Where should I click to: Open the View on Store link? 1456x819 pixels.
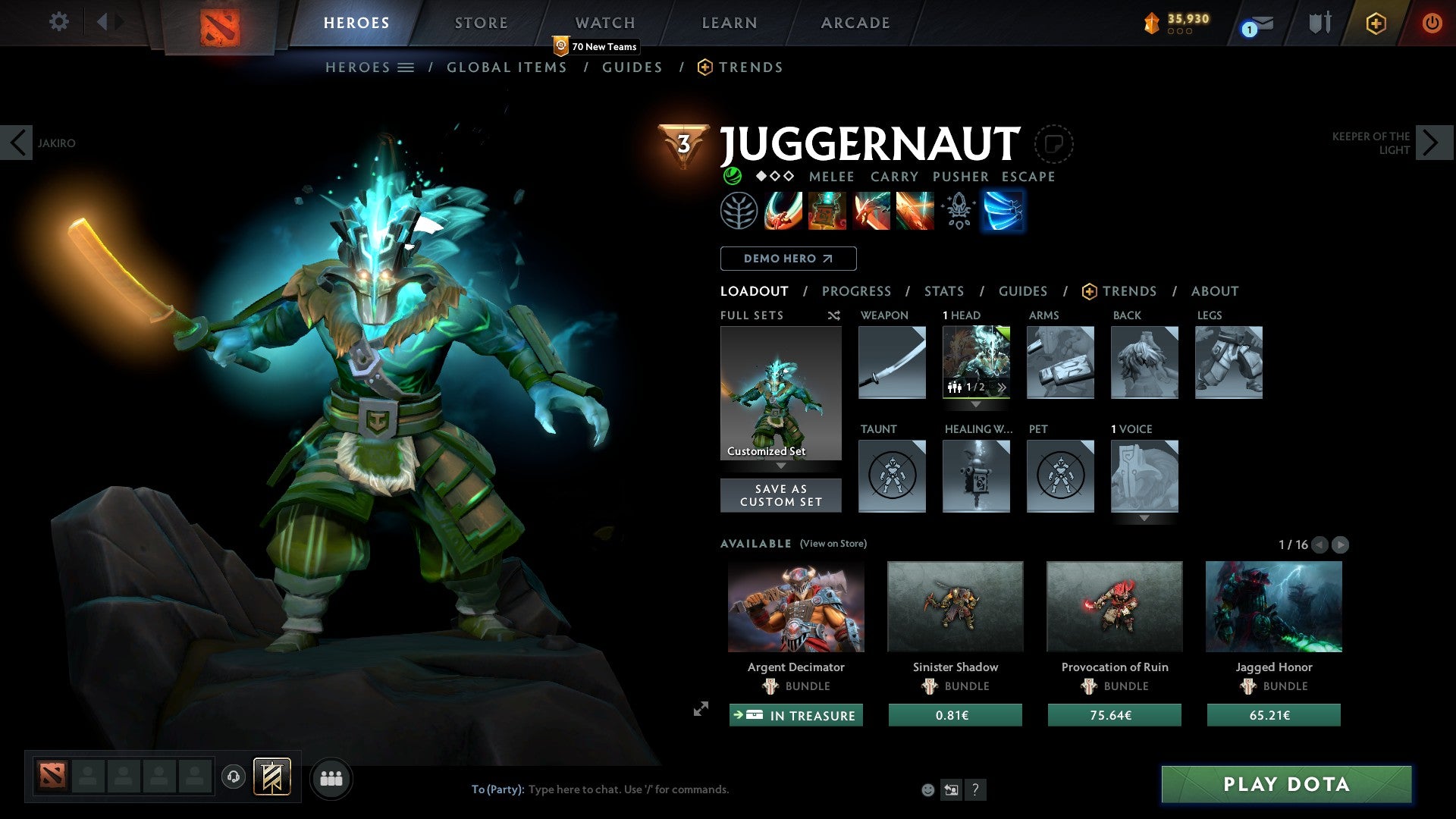(833, 544)
